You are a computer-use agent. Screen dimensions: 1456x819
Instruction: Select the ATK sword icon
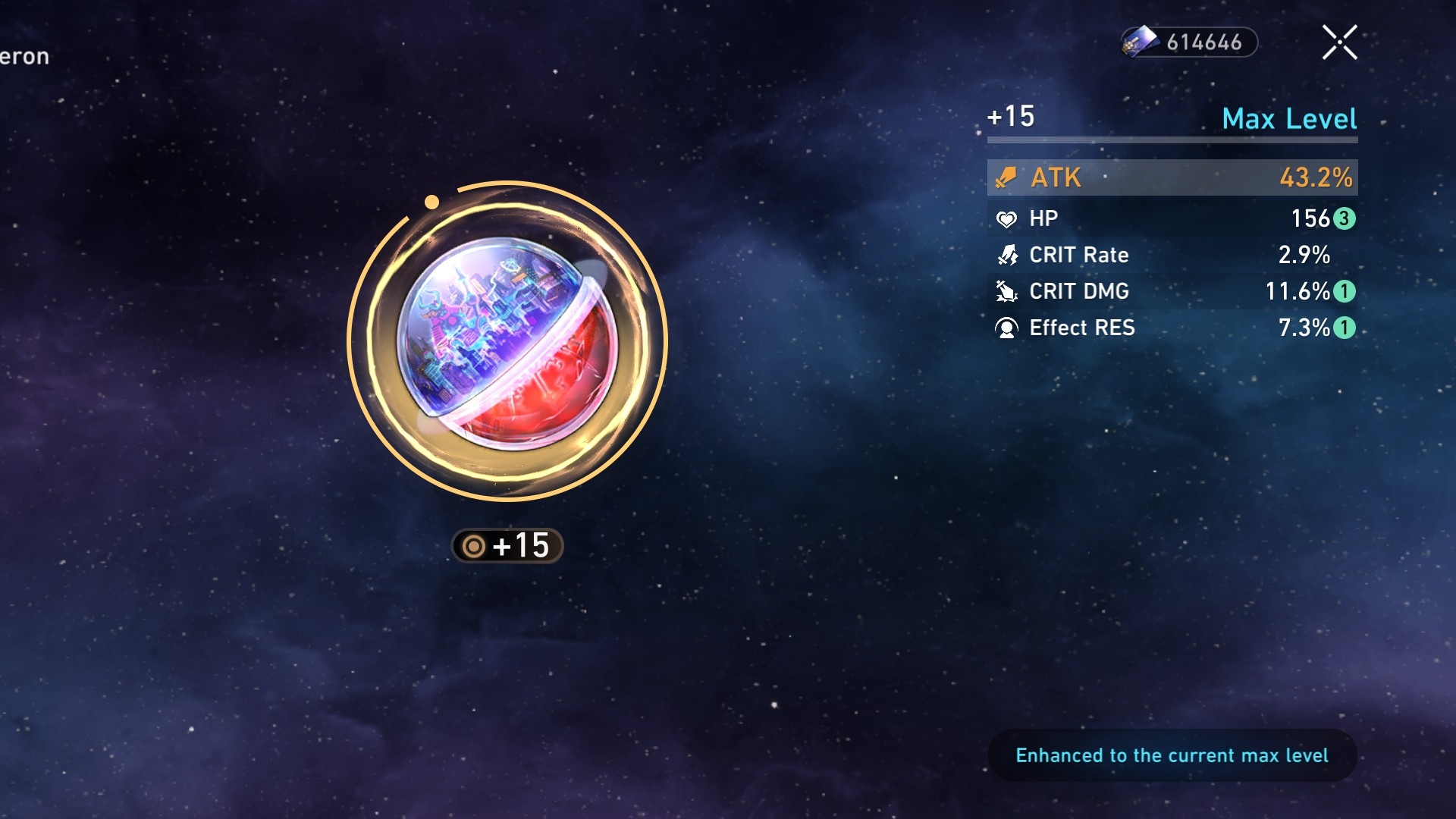pos(1006,178)
